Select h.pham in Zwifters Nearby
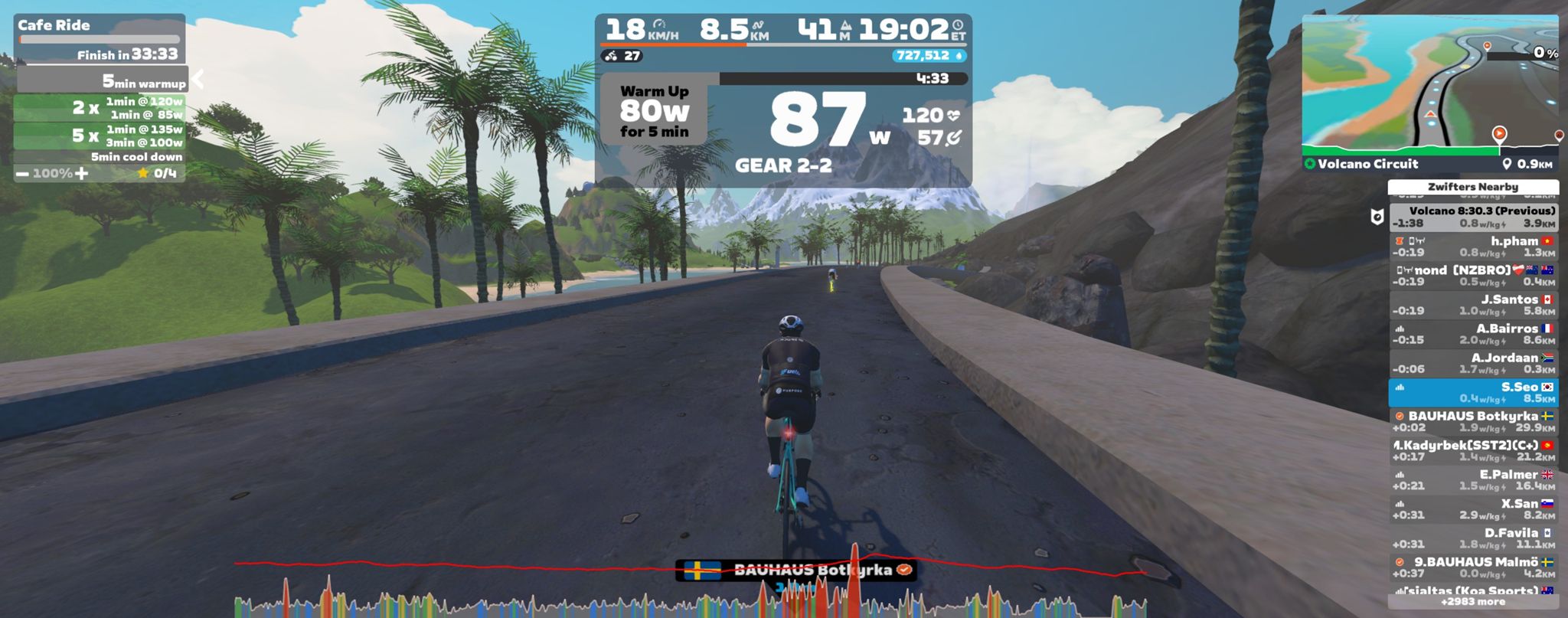Screen dimensions: 1568x618 click(x=1473, y=247)
